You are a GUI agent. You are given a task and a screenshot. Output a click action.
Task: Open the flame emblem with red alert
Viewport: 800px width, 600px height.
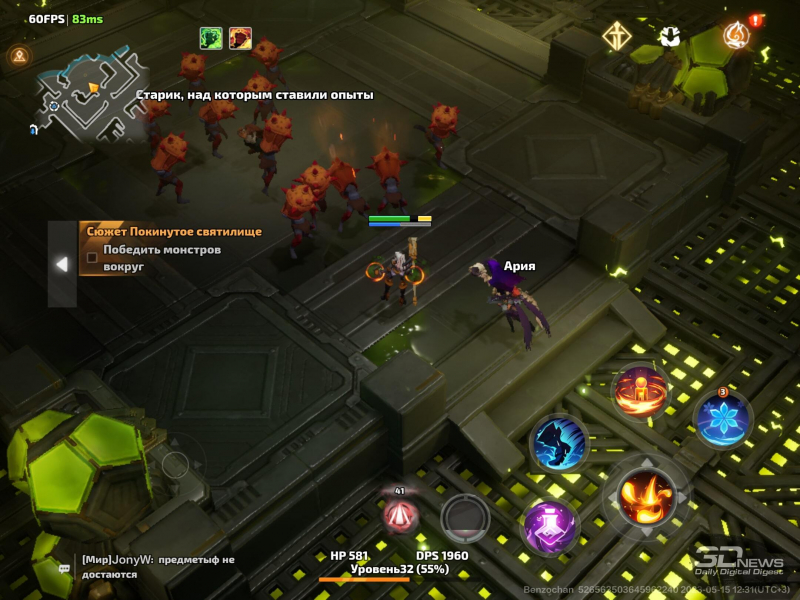point(738,36)
